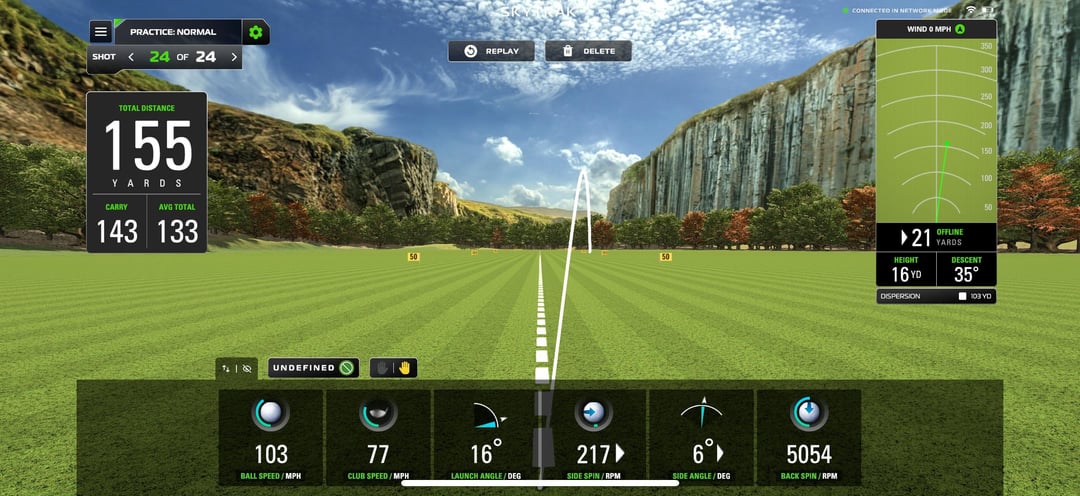The height and width of the screenshot is (496, 1080).
Task: Select the Club Speed data tile
Action: 378,438
